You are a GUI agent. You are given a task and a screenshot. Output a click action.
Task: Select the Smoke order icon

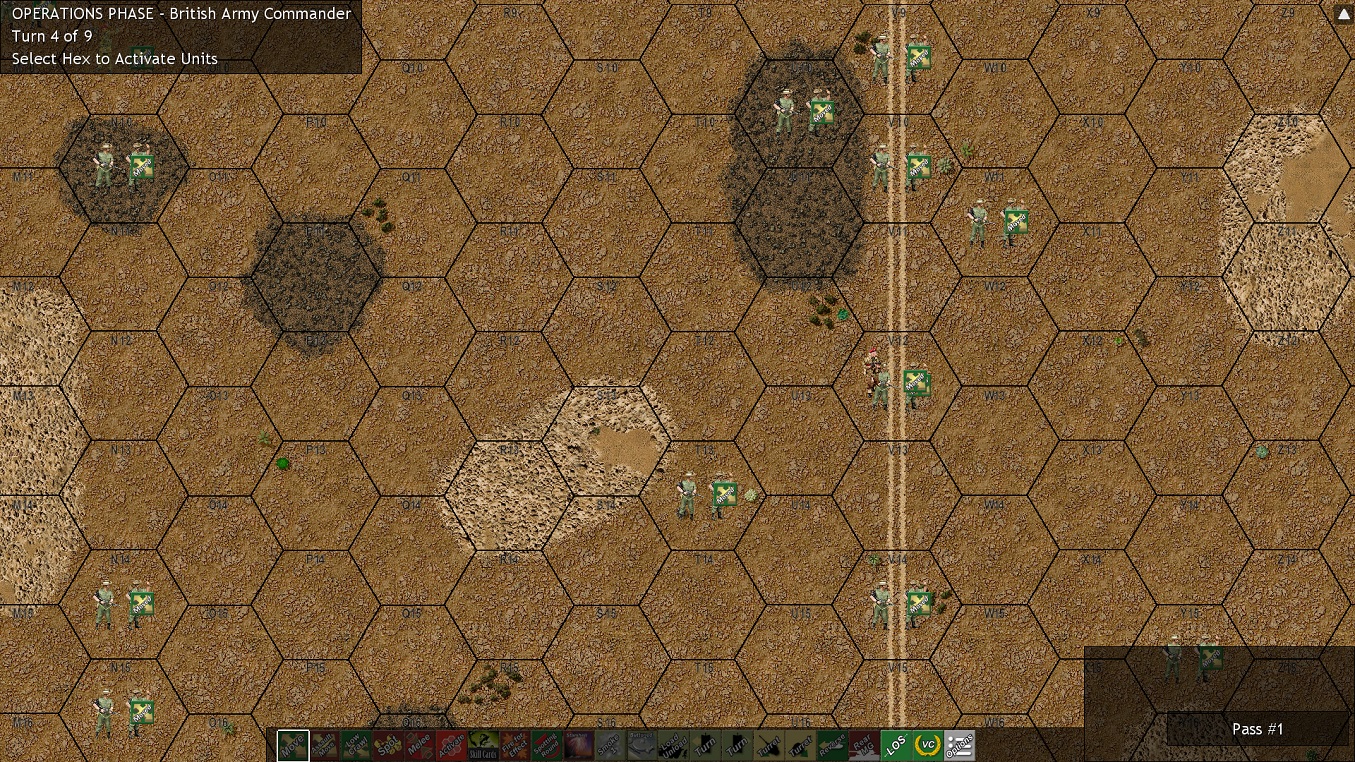click(613, 745)
